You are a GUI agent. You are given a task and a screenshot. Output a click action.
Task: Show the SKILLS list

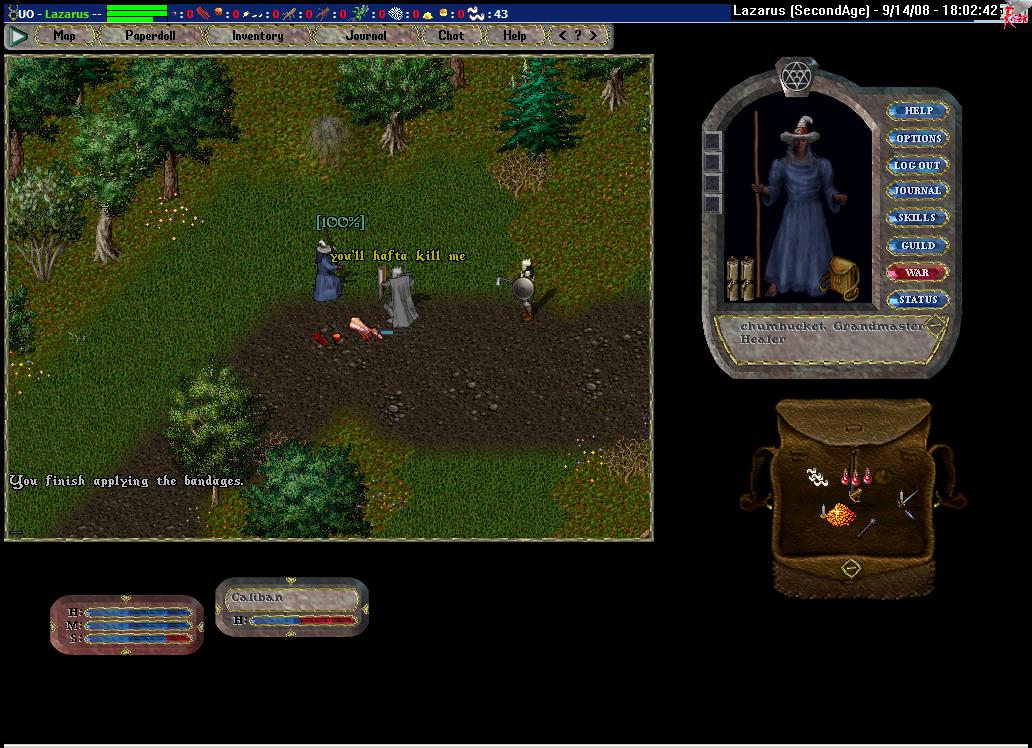pos(918,218)
